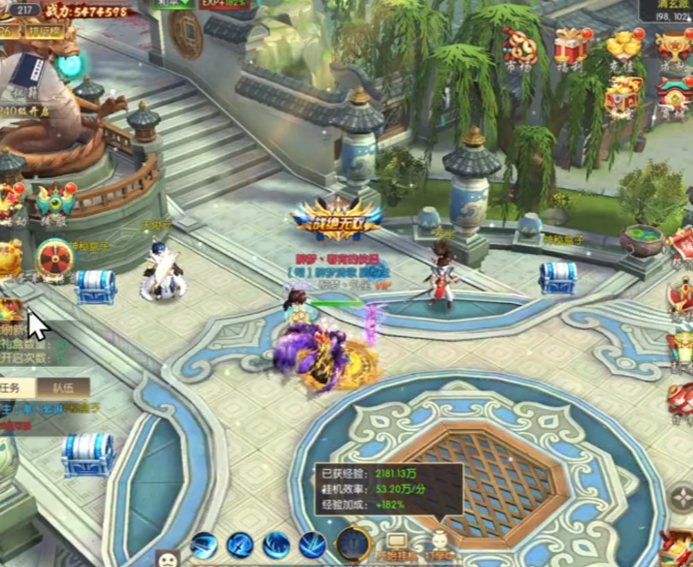Open the glowing cyan lantern icon

(x=70, y=66)
